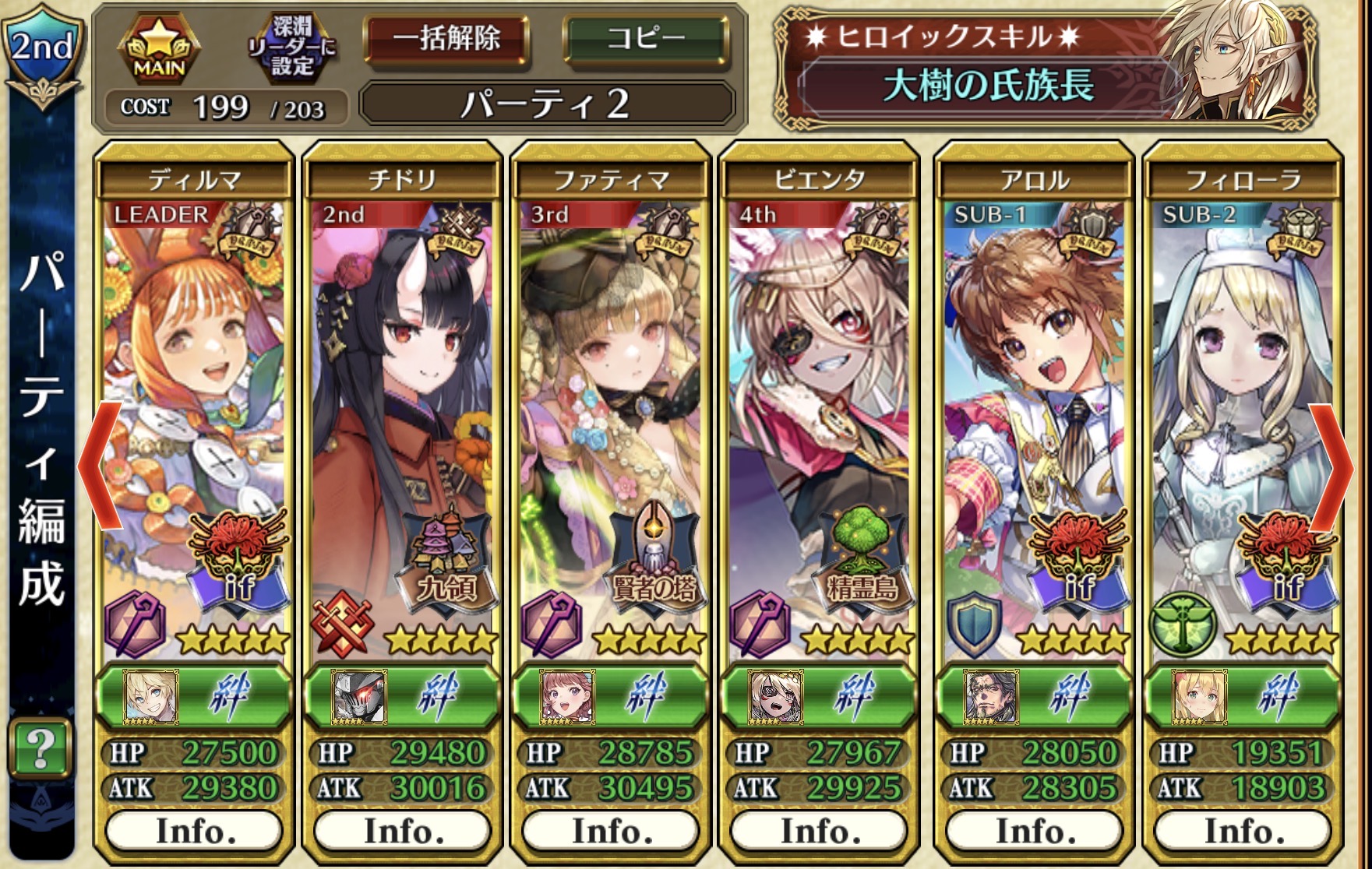Open the 絆 bond slot under チドリ
1372x869 pixels.
[402, 695]
